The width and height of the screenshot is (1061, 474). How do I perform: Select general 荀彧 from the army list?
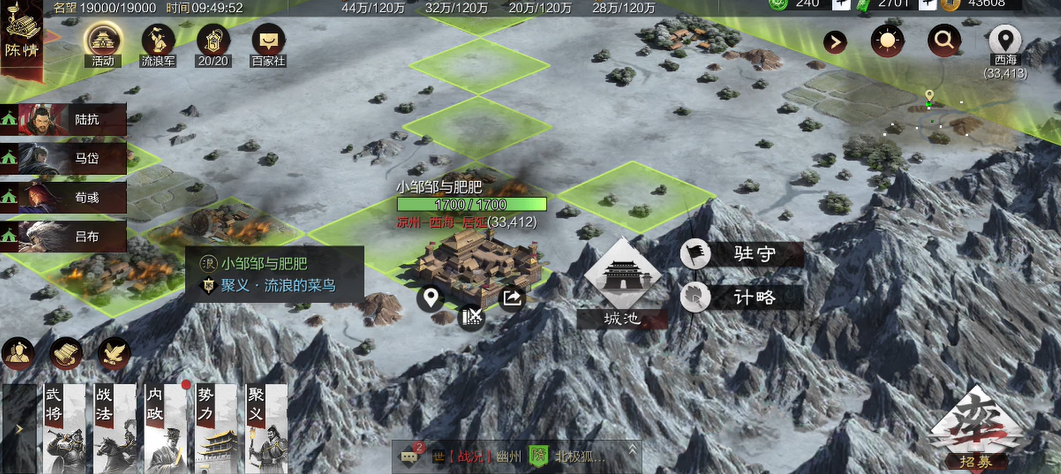(65, 197)
